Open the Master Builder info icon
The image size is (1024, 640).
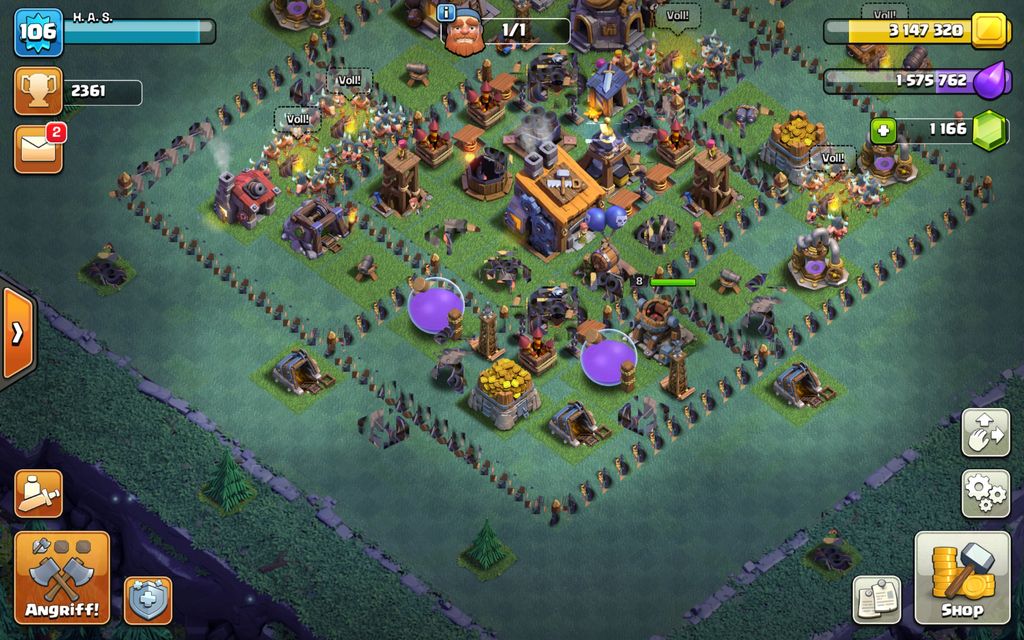tap(446, 12)
